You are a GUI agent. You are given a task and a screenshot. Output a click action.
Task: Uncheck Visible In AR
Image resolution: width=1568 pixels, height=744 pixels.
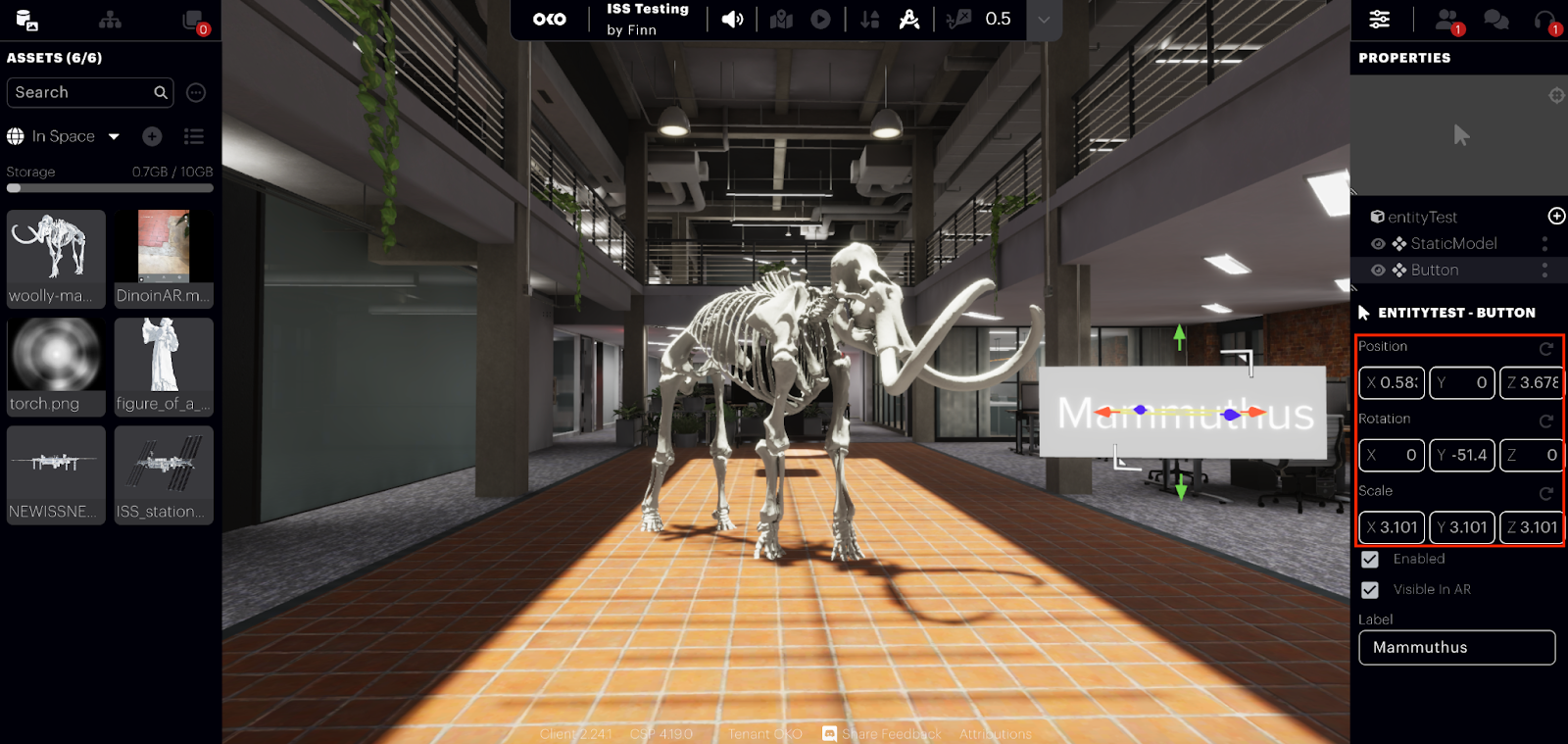1370,589
